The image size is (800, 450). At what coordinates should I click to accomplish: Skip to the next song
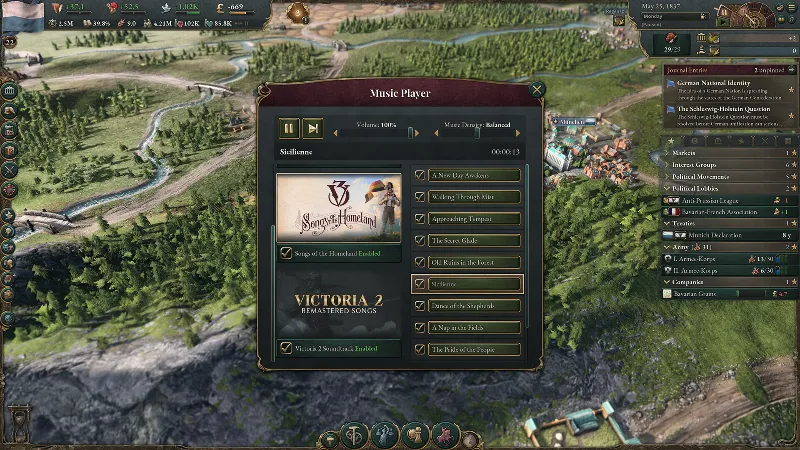tap(313, 128)
